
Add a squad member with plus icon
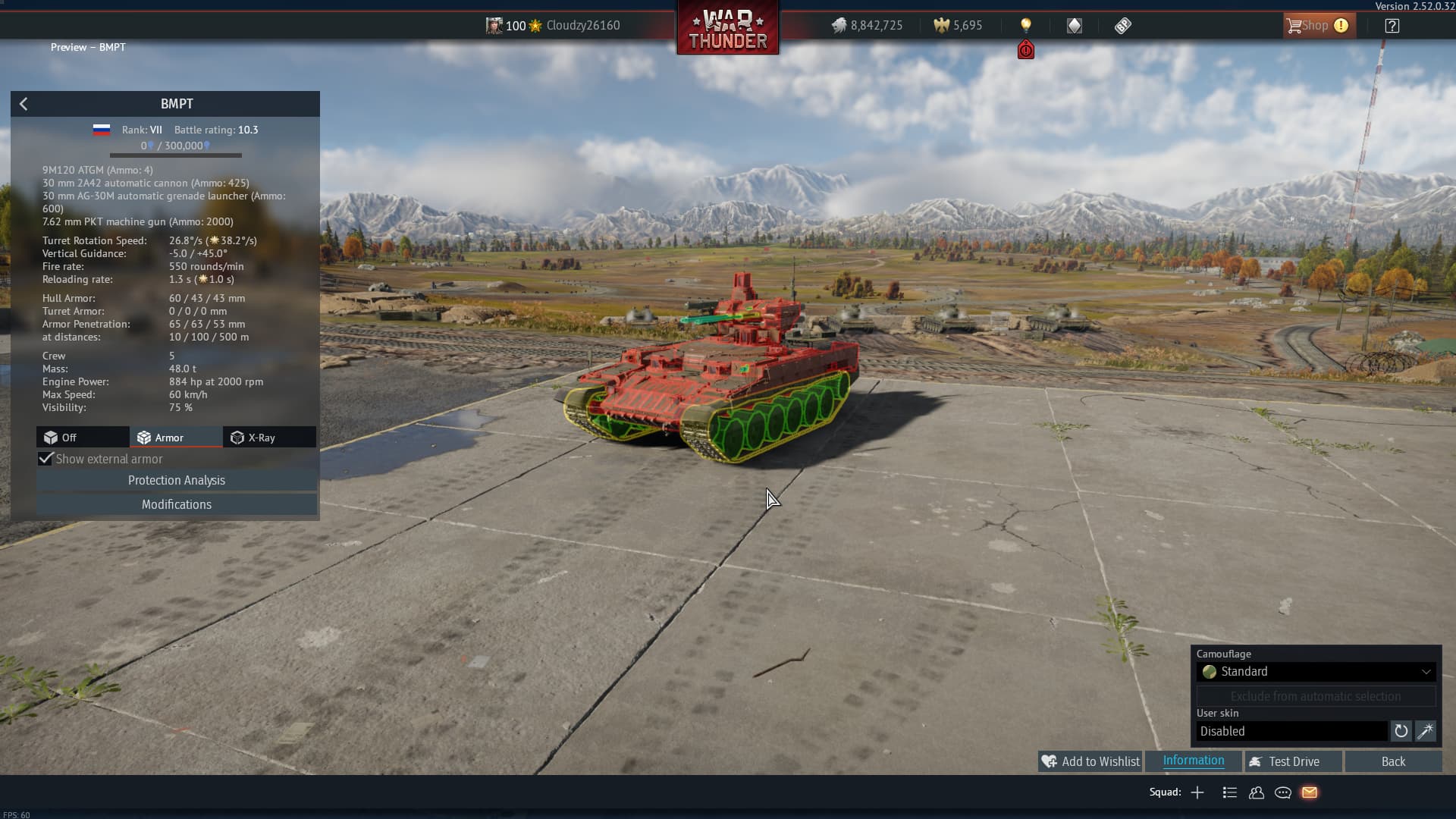1197,792
